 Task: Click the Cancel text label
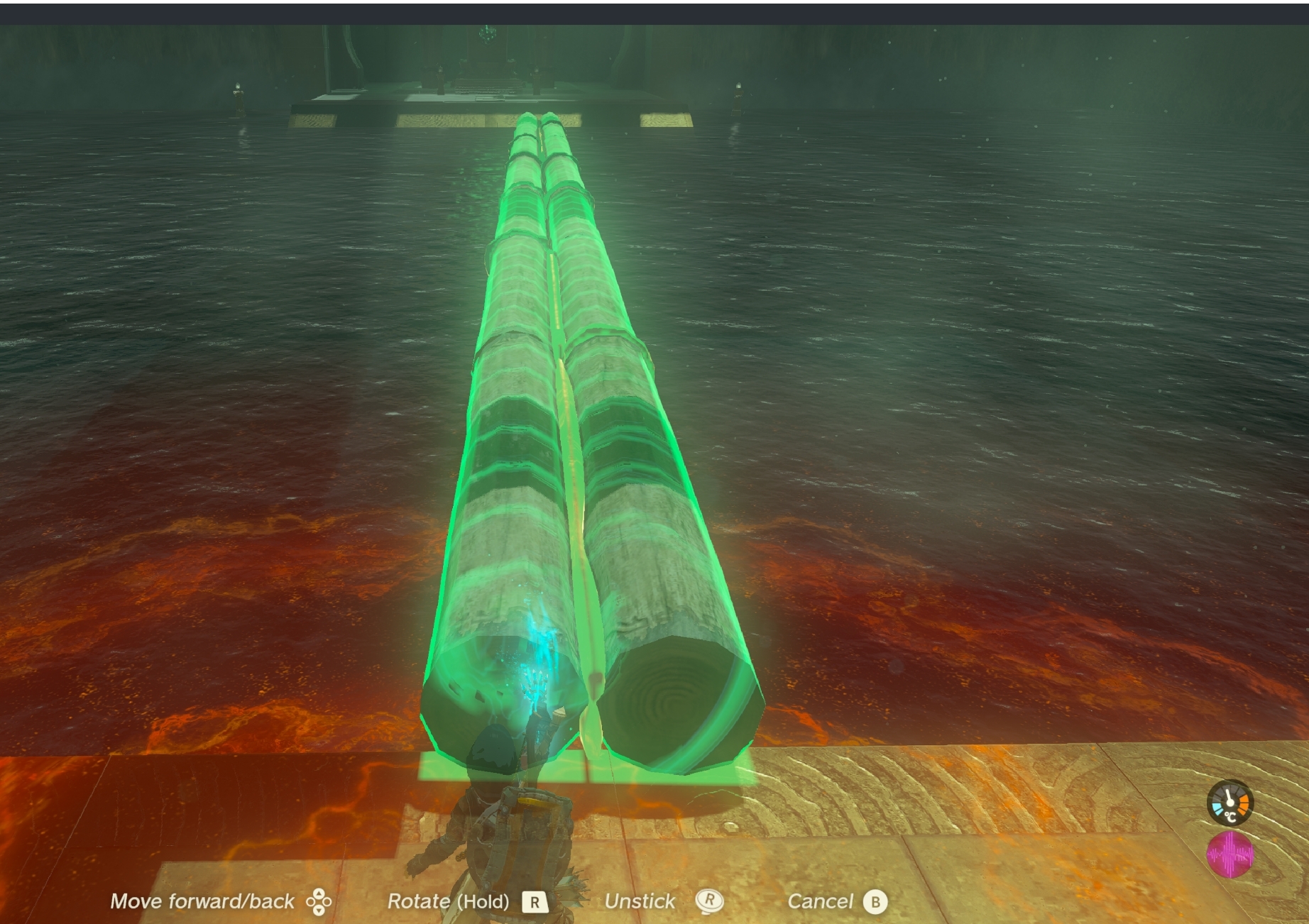pyautogui.click(x=822, y=901)
